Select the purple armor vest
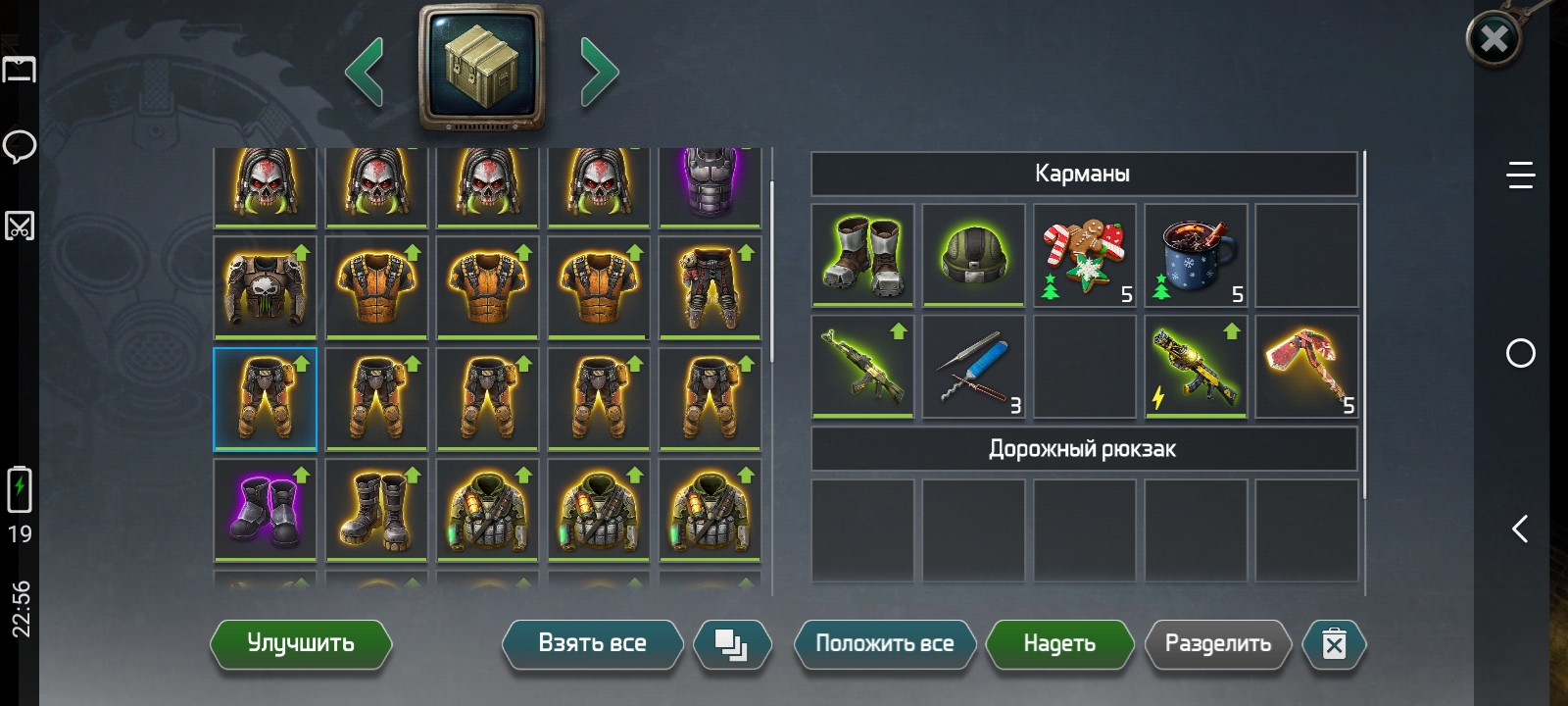This screenshot has height=706, width=1568. [x=710, y=185]
